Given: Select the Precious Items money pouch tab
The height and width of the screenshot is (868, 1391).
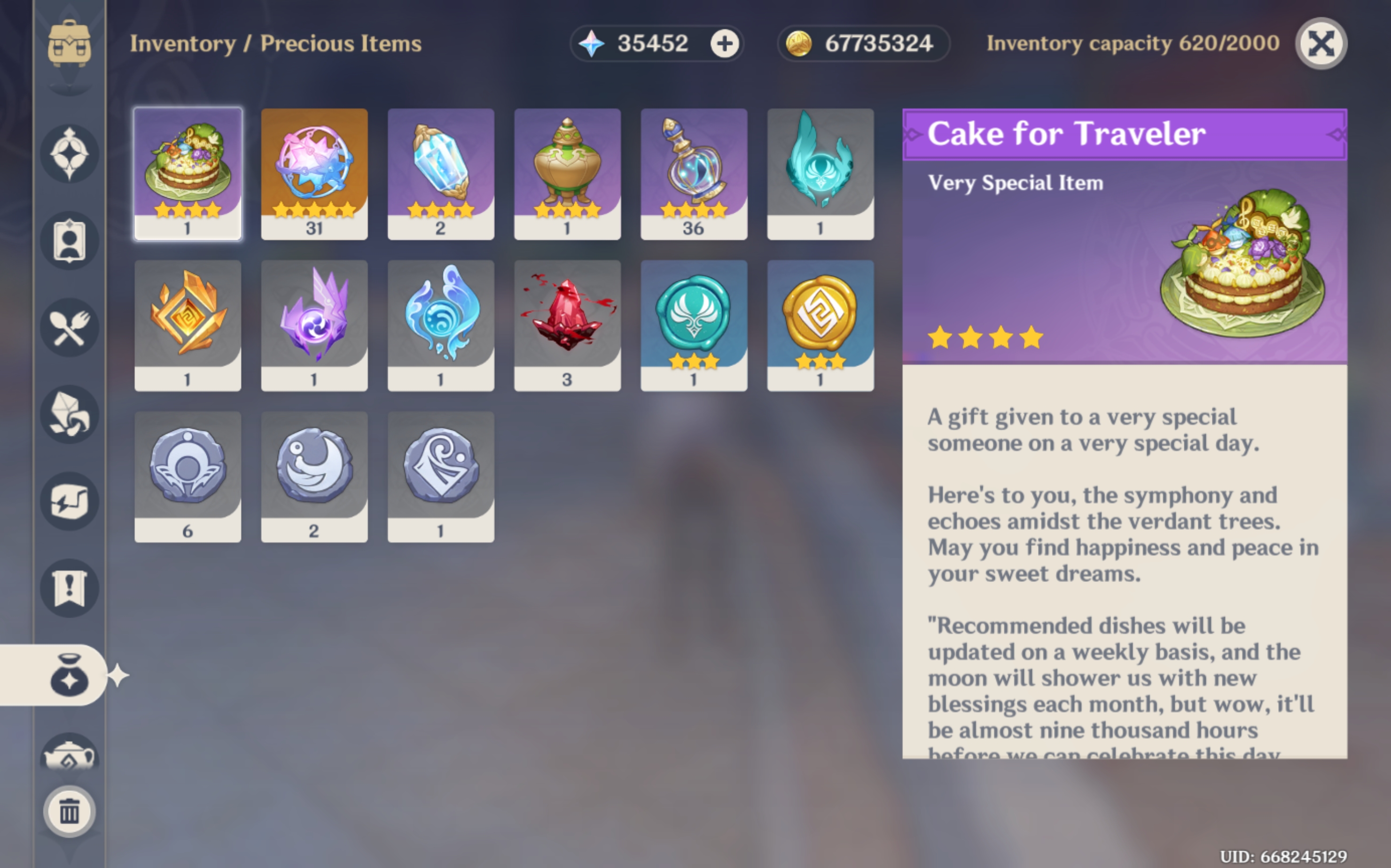Looking at the screenshot, I should [69, 675].
